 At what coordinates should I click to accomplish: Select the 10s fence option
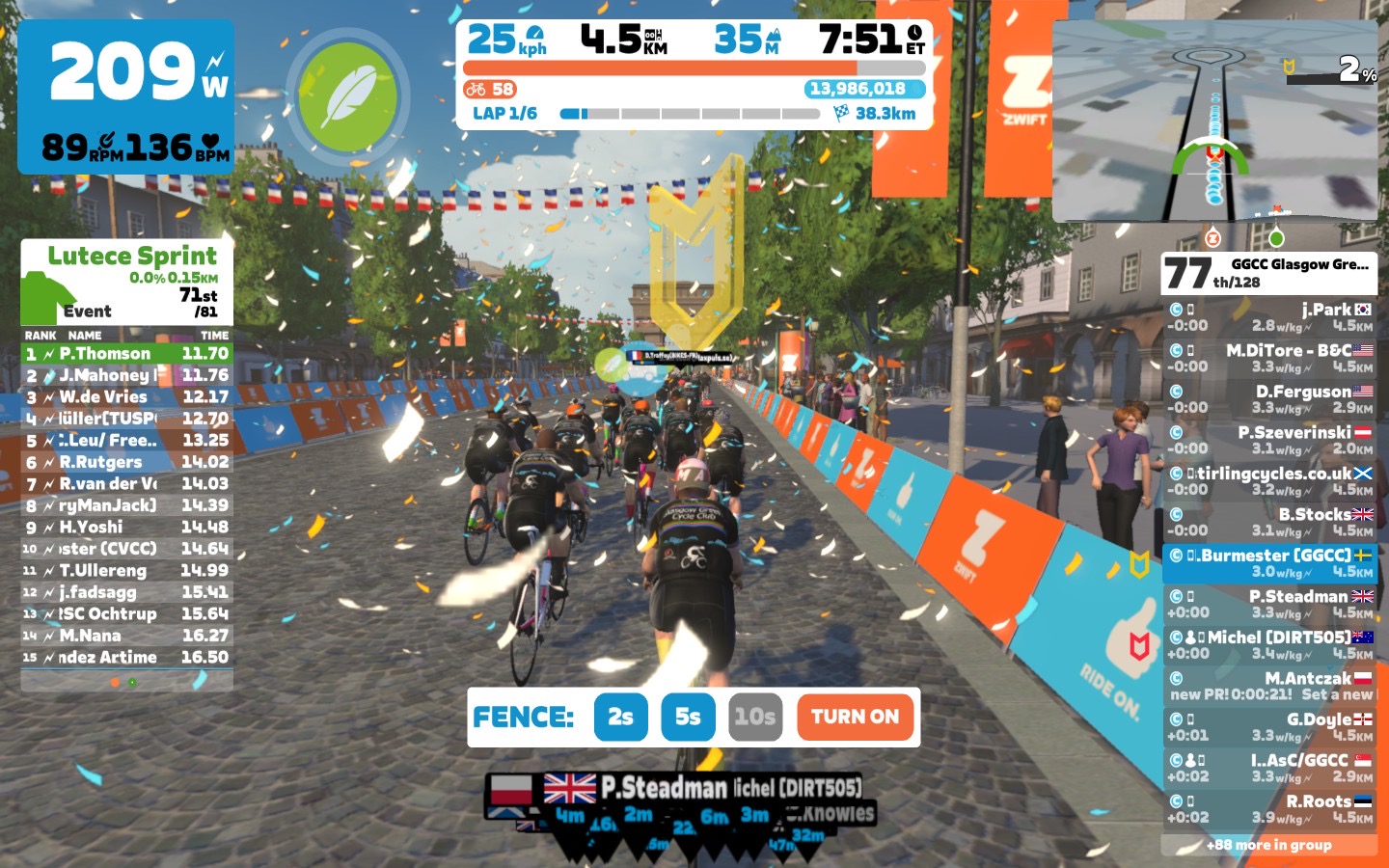[755, 717]
